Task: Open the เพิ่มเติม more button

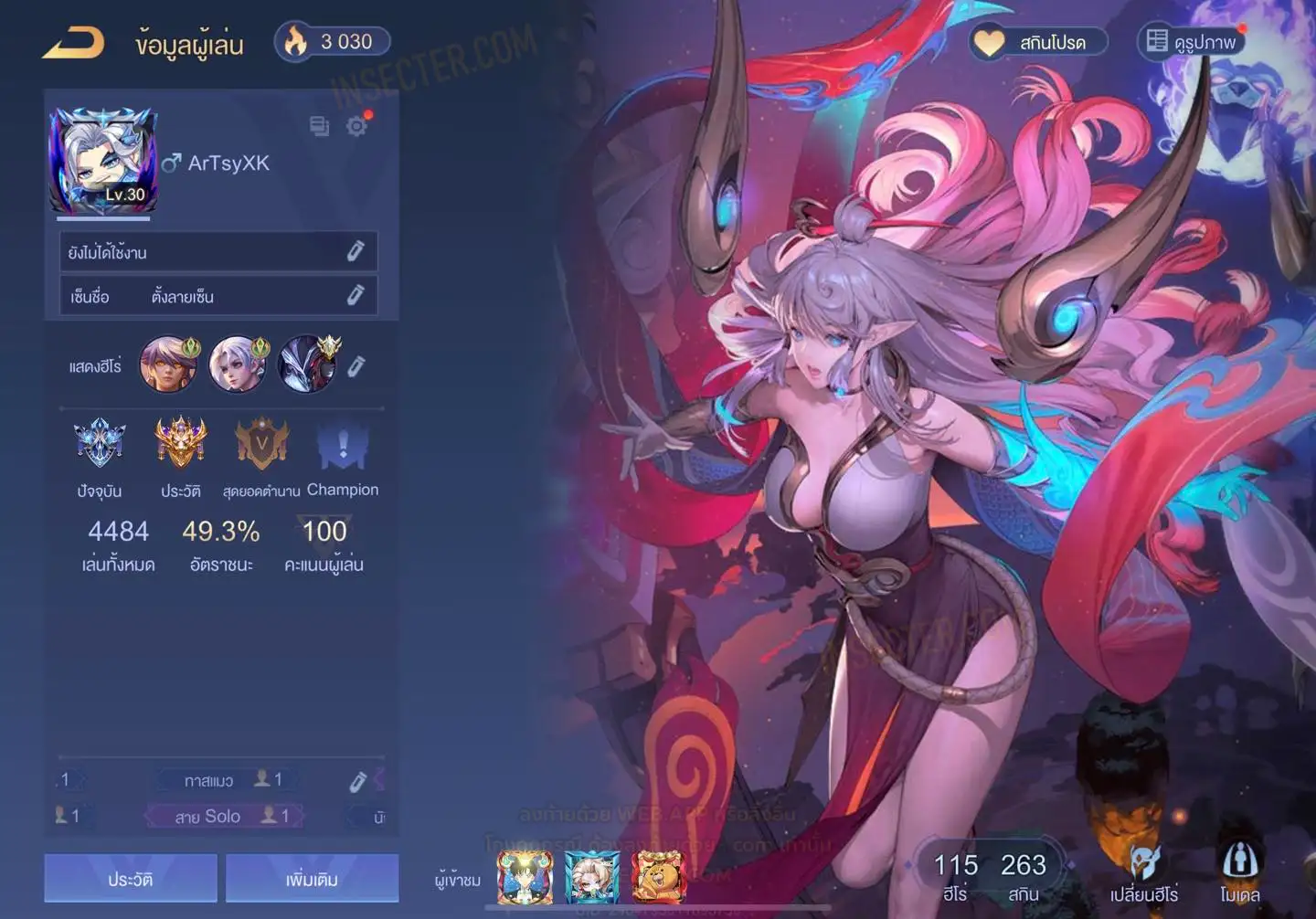Action: coord(312,879)
